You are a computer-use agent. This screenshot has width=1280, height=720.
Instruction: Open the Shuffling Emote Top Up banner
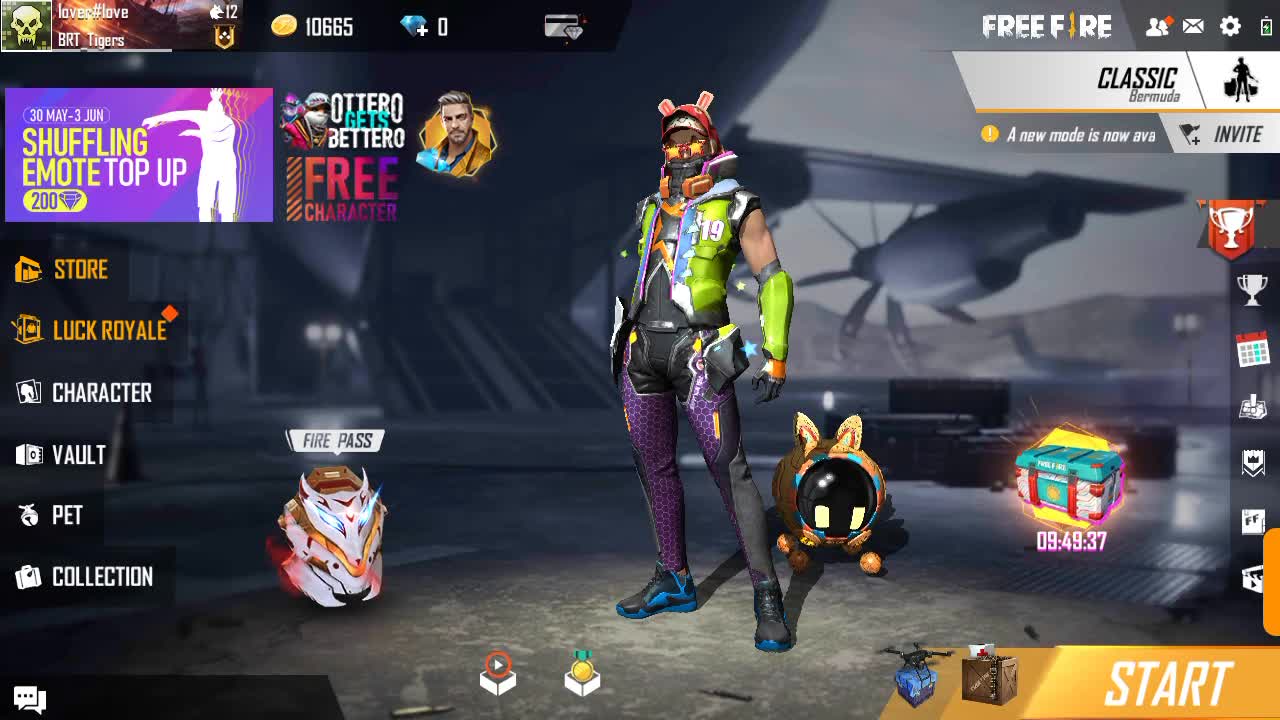[139, 155]
